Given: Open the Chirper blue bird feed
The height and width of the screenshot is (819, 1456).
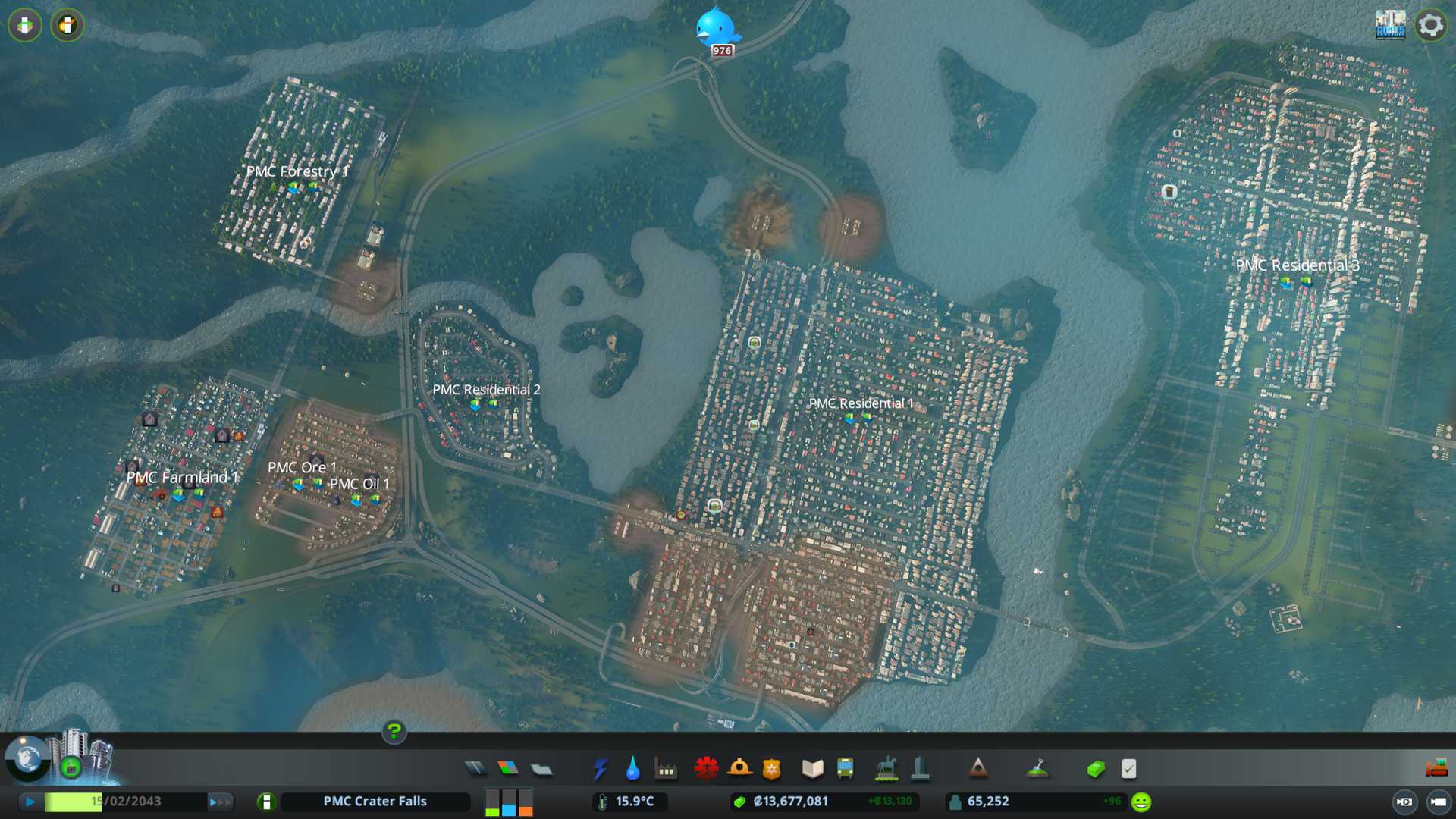Looking at the screenshot, I should tap(716, 29).
